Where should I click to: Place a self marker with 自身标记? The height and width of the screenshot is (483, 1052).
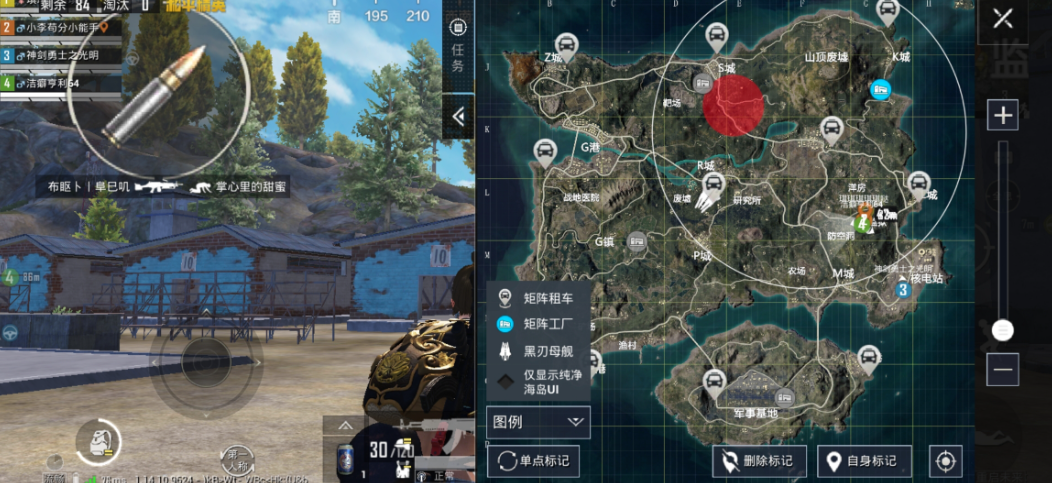coord(864,461)
